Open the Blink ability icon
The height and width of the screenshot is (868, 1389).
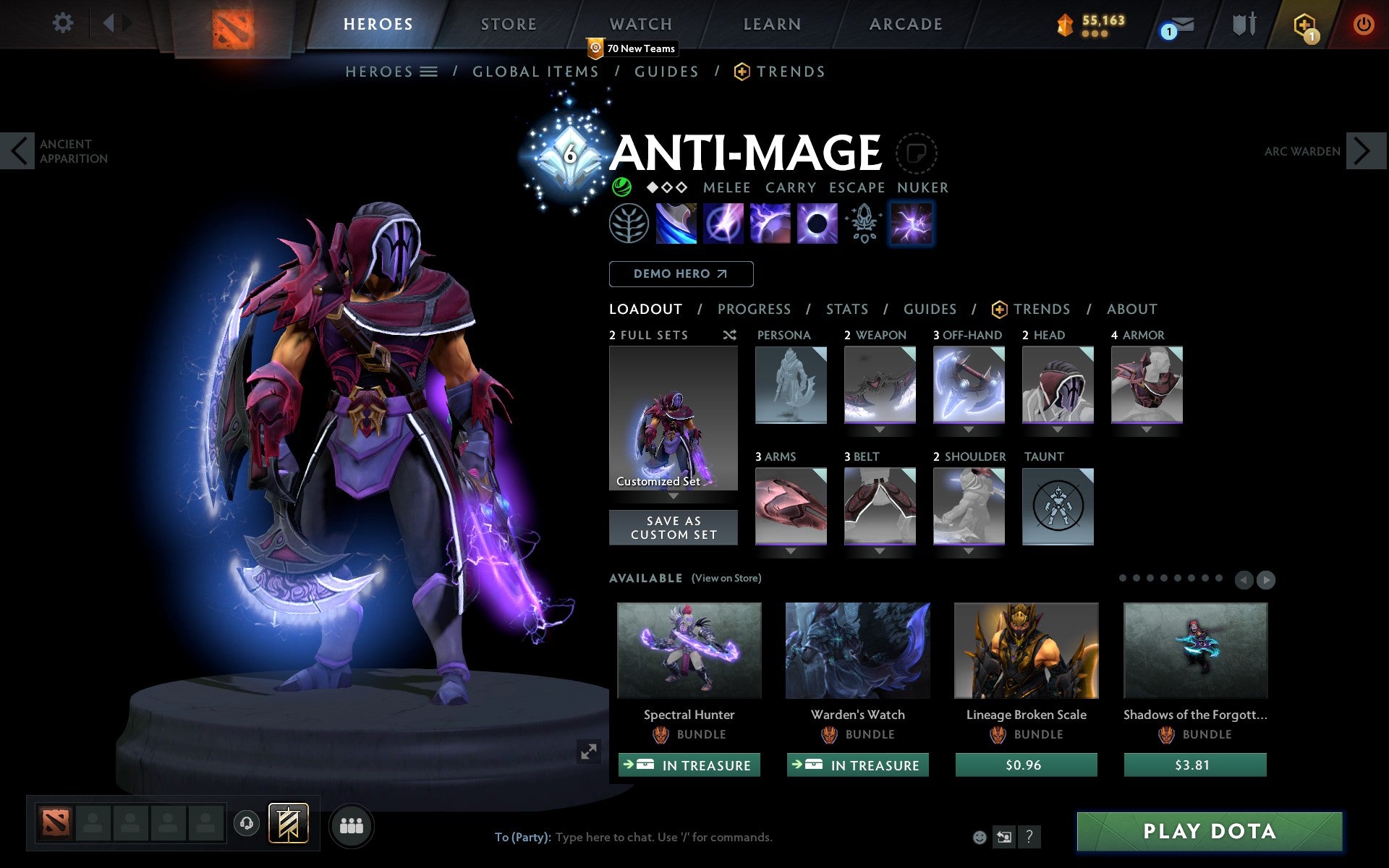(723, 224)
